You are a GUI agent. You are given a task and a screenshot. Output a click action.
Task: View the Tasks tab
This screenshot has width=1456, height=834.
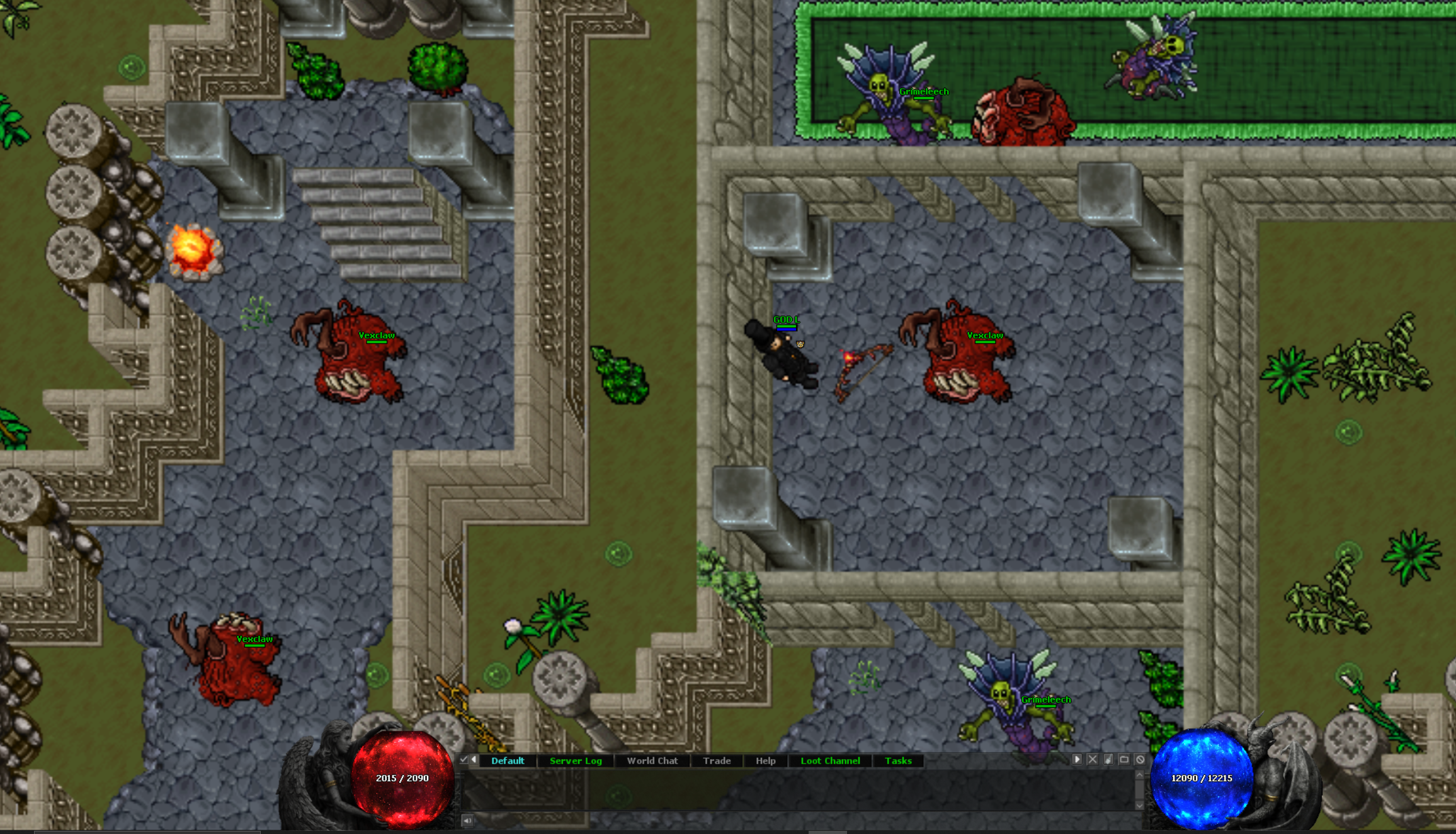click(898, 760)
